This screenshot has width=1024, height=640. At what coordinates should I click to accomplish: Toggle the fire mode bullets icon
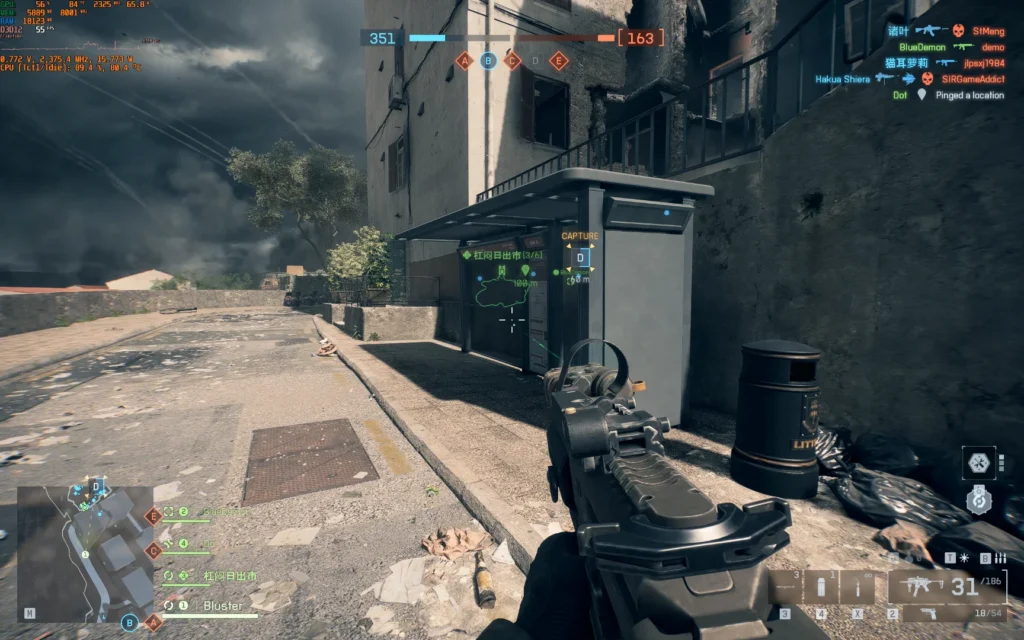tap(998, 558)
